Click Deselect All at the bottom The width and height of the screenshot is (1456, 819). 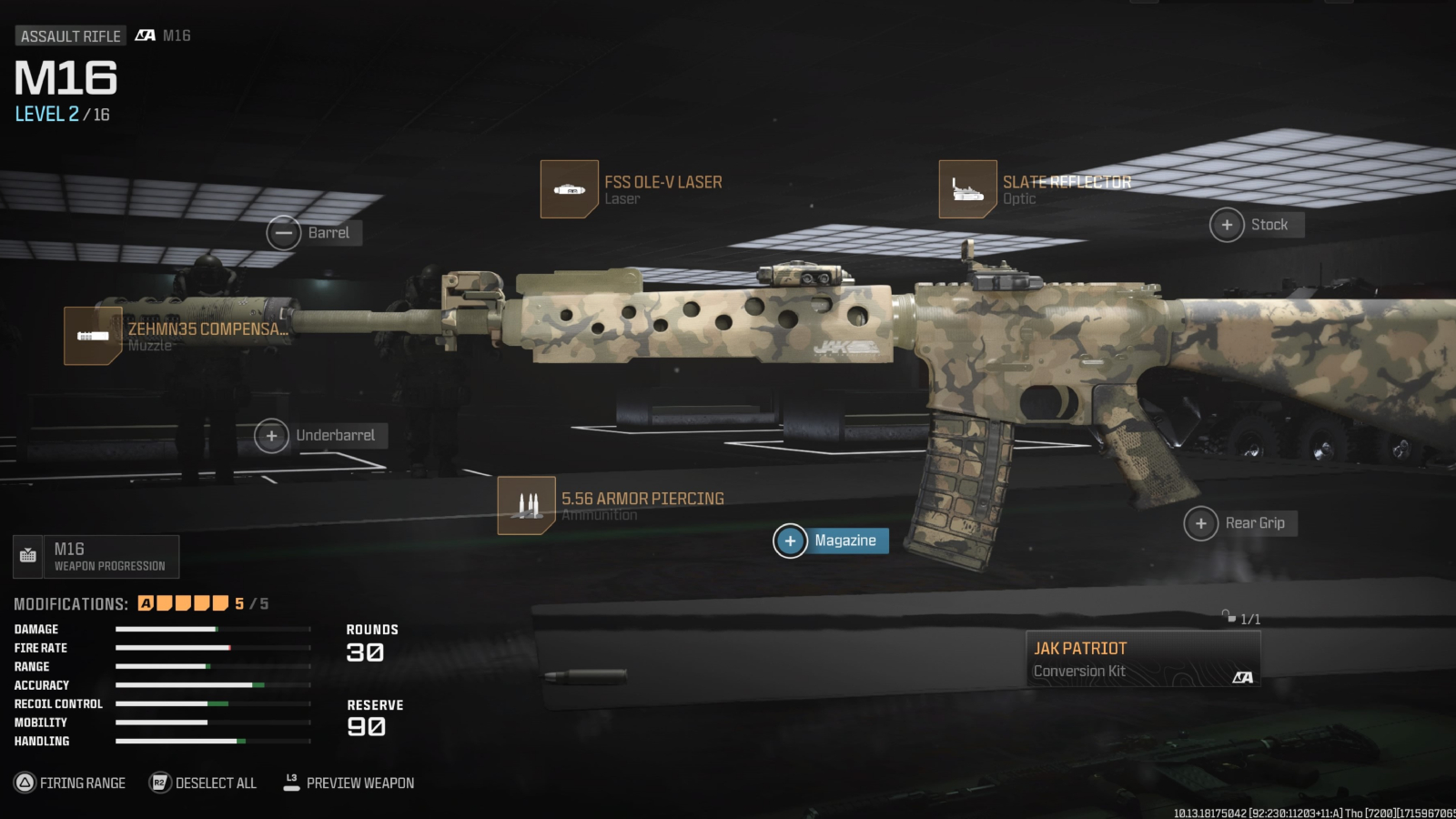click(217, 784)
